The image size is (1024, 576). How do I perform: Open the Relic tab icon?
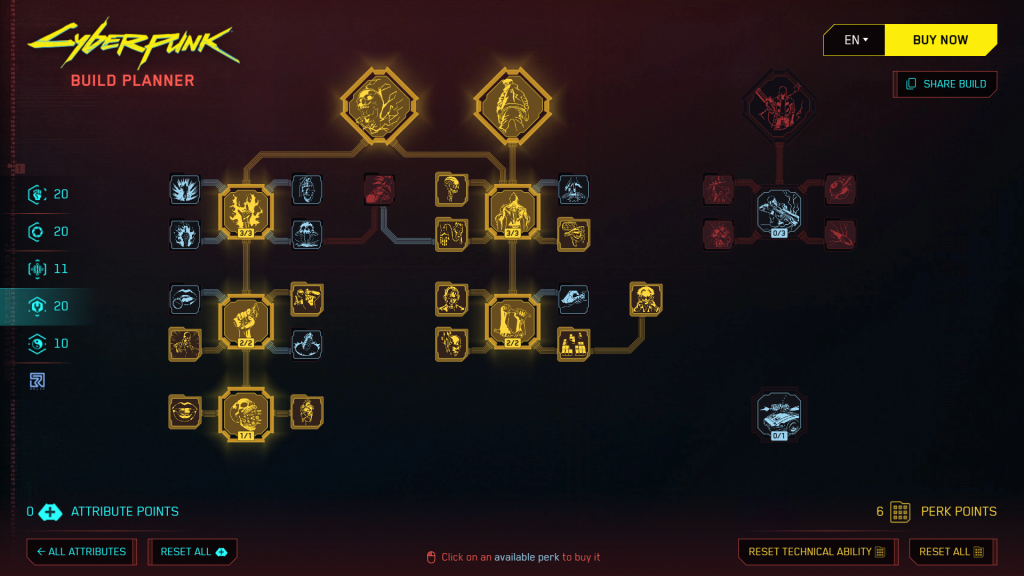(x=37, y=380)
